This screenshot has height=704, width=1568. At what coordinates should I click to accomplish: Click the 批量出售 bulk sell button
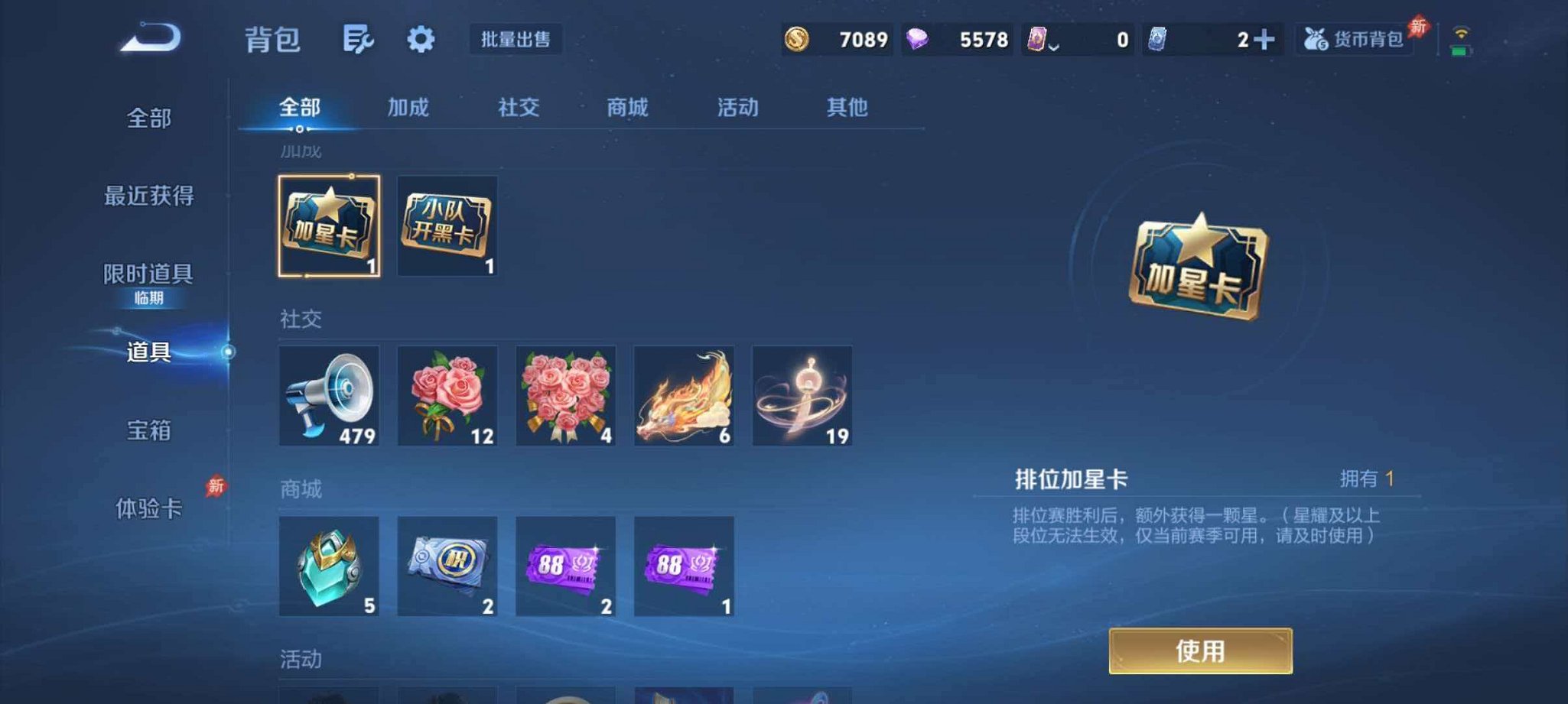point(516,40)
